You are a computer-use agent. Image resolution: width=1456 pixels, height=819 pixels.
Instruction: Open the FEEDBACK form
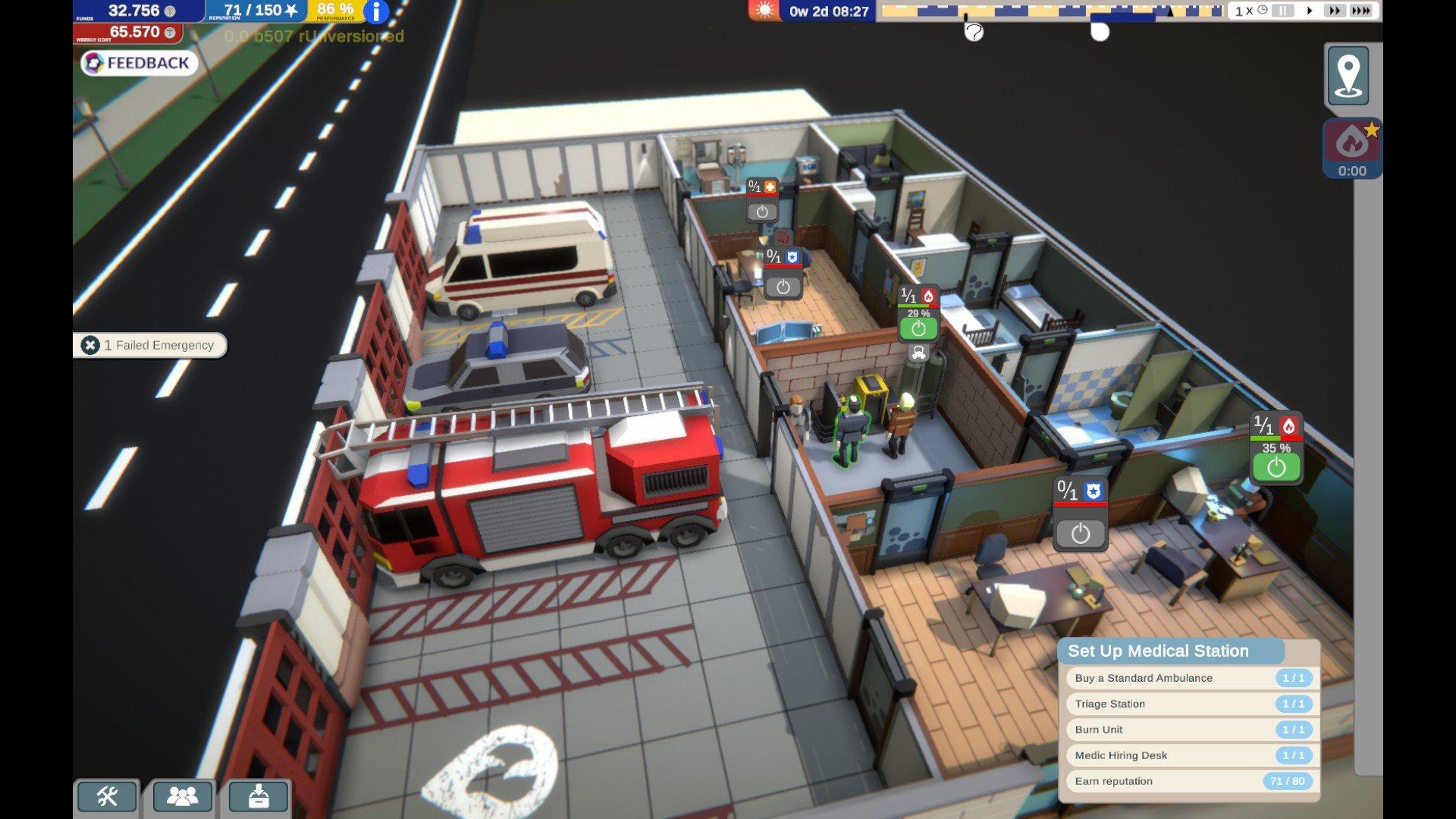click(137, 64)
